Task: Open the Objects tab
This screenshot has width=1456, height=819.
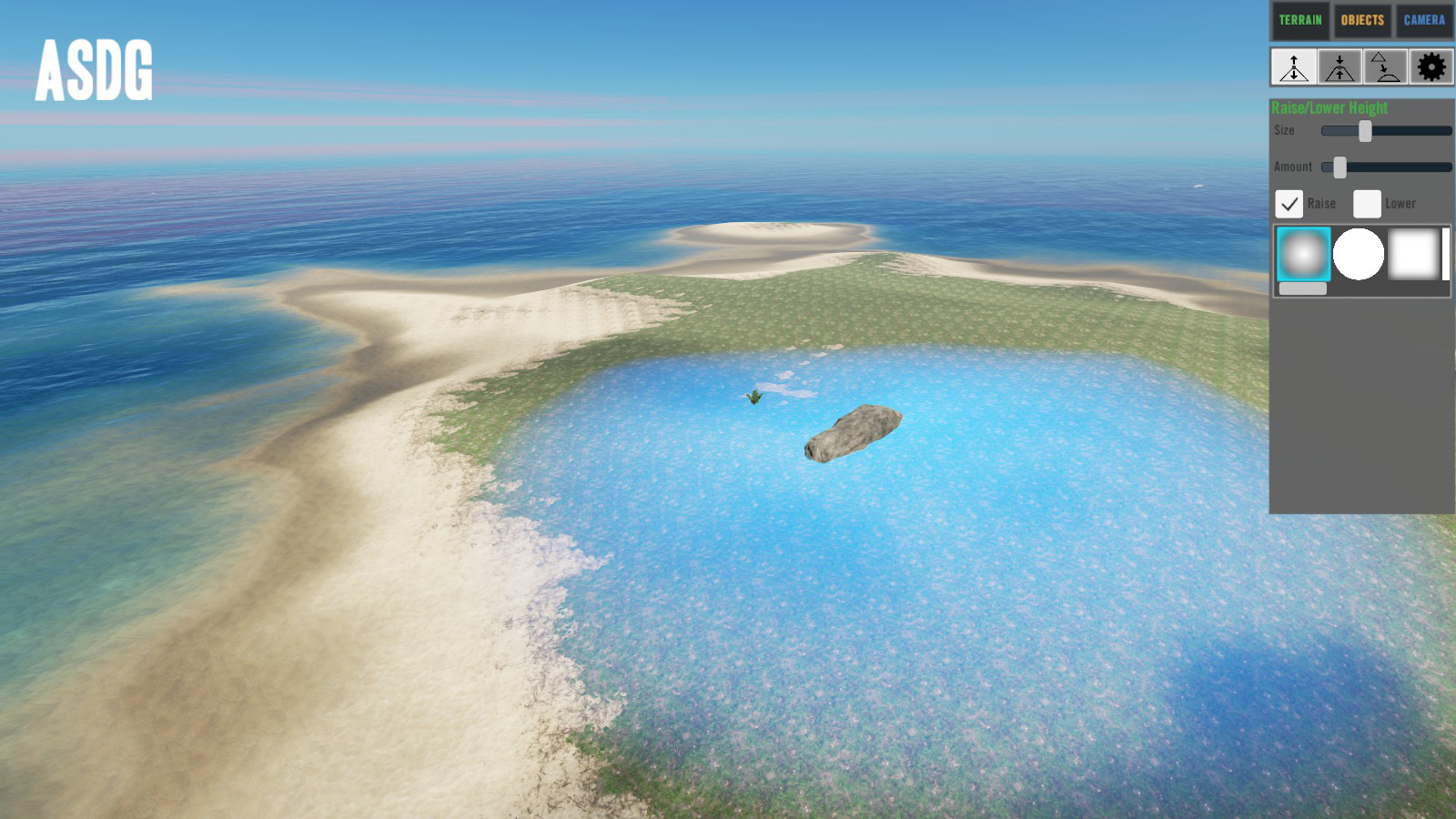Action: tap(1362, 20)
